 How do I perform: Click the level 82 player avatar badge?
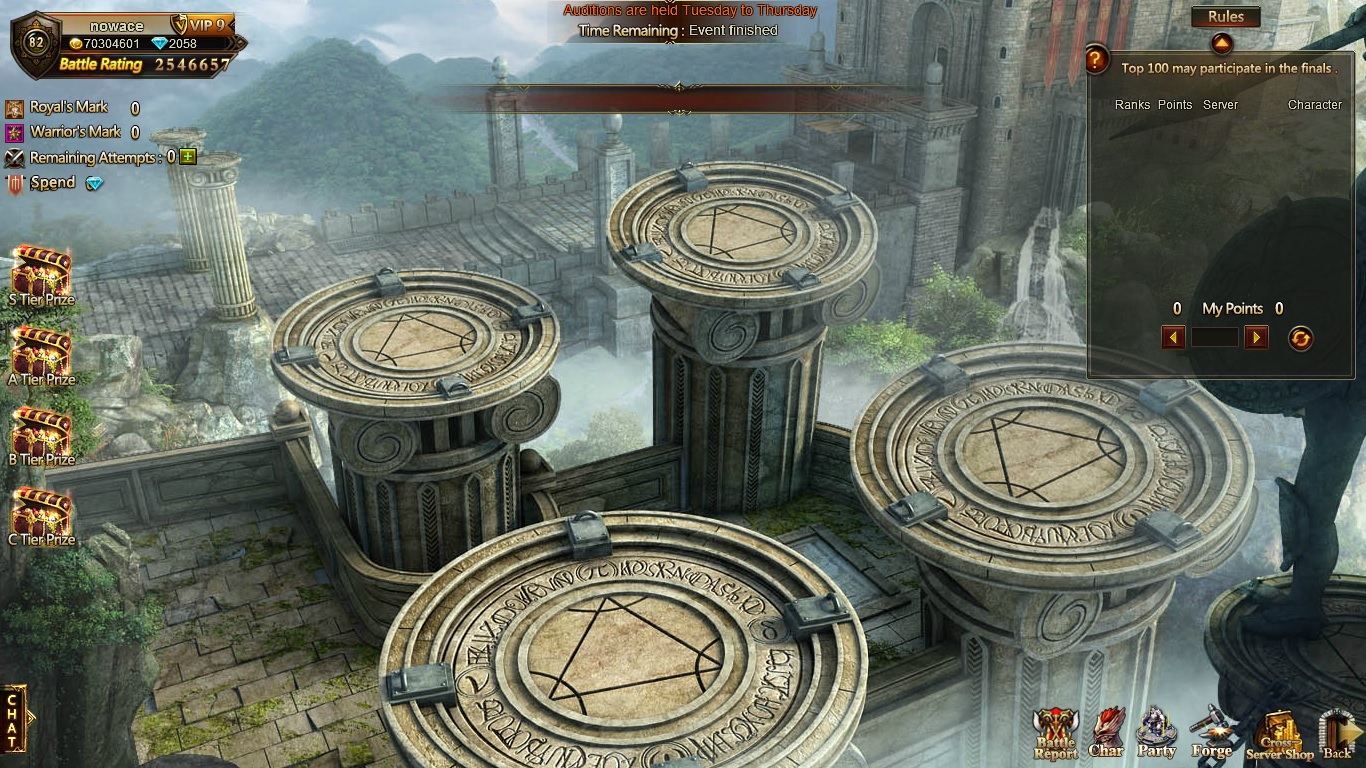pos(36,42)
